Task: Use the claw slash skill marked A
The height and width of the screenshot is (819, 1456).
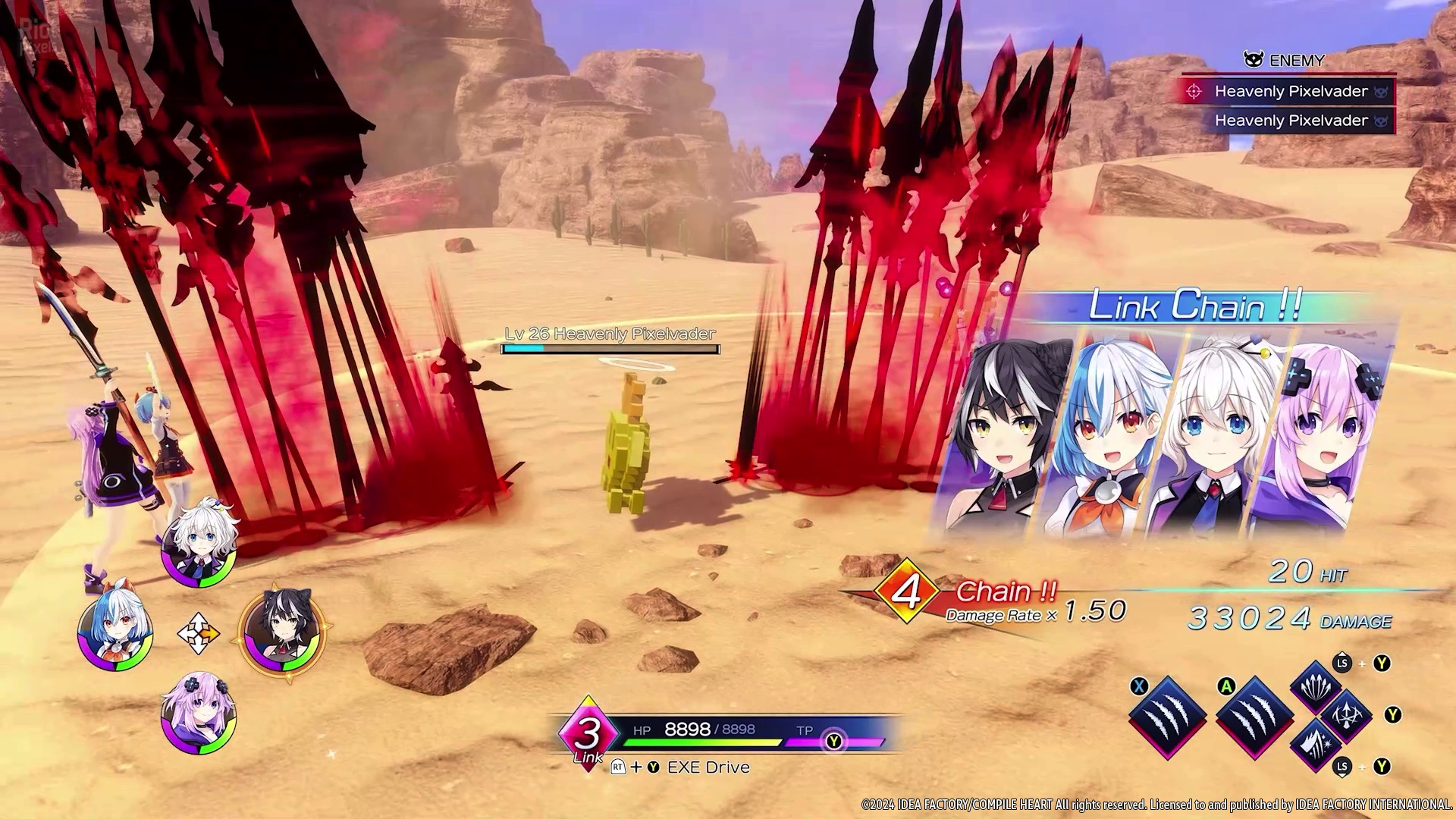Action: pyautogui.click(x=1254, y=717)
